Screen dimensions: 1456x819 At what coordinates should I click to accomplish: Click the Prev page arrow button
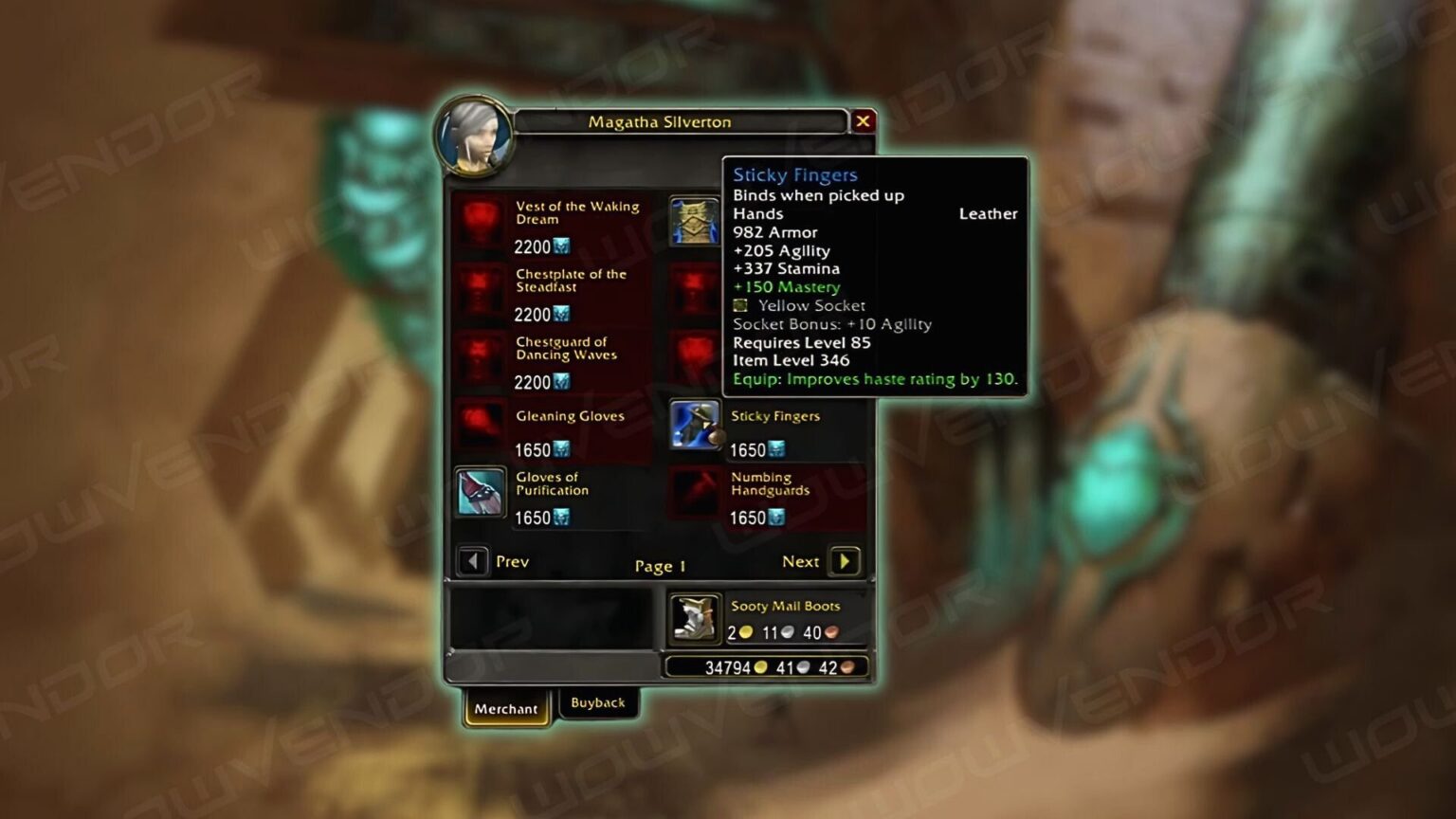pyautogui.click(x=474, y=561)
